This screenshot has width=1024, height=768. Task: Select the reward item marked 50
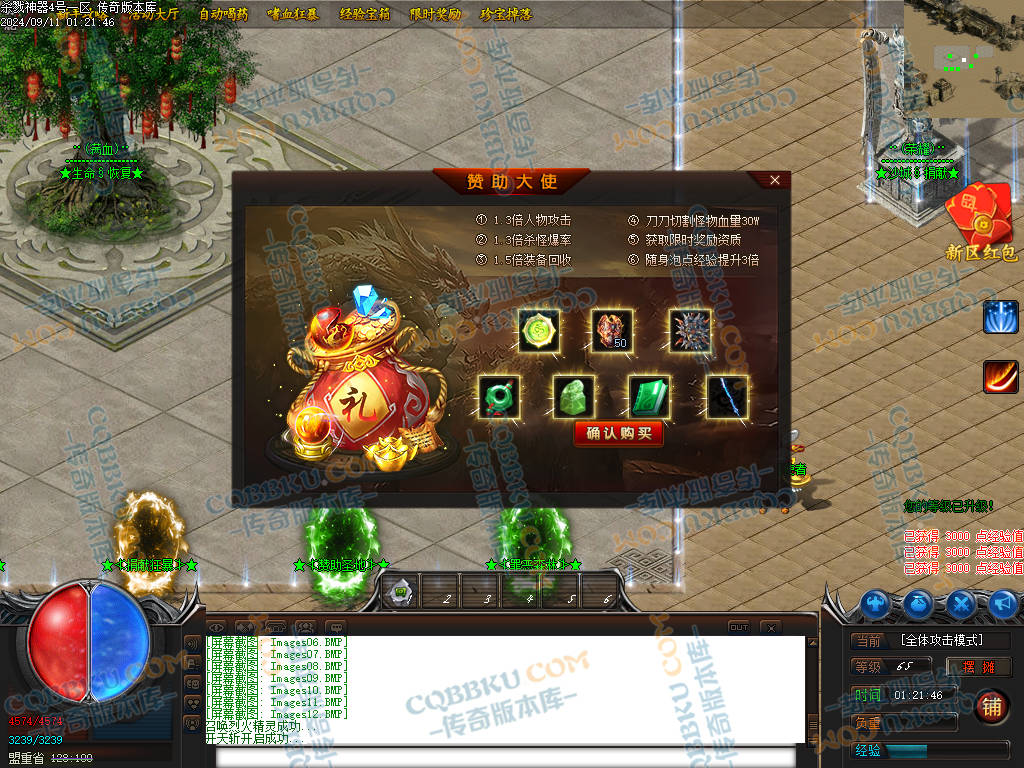[x=612, y=331]
